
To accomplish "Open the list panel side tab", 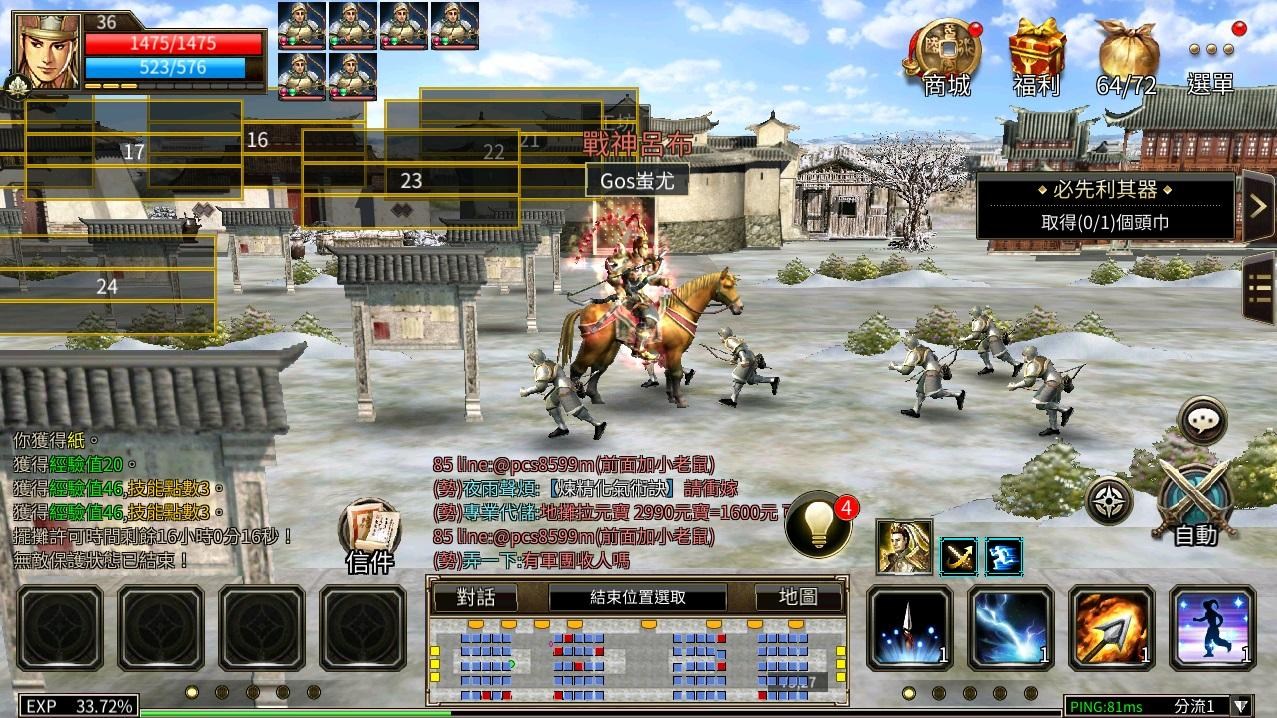I will [x=1258, y=290].
